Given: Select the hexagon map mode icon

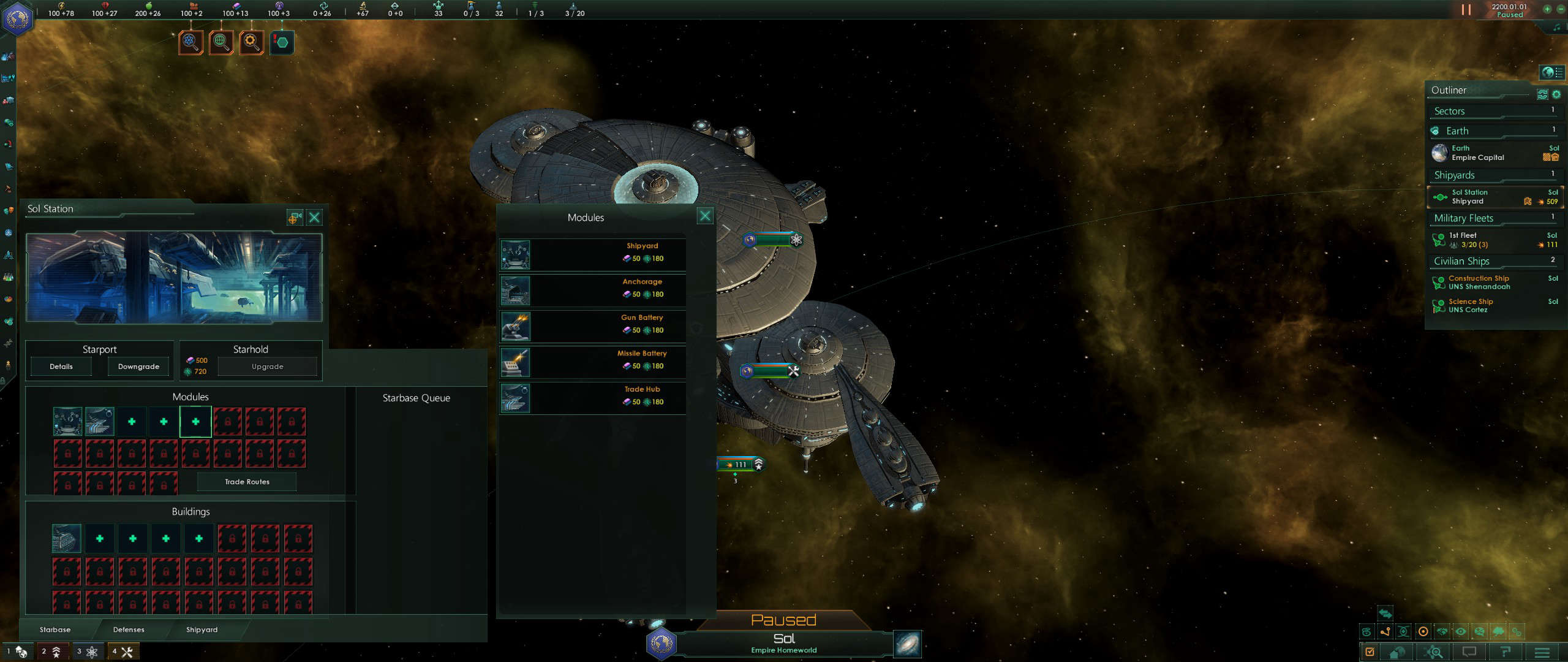Looking at the screenshot, I should click(x=282, y=42).
